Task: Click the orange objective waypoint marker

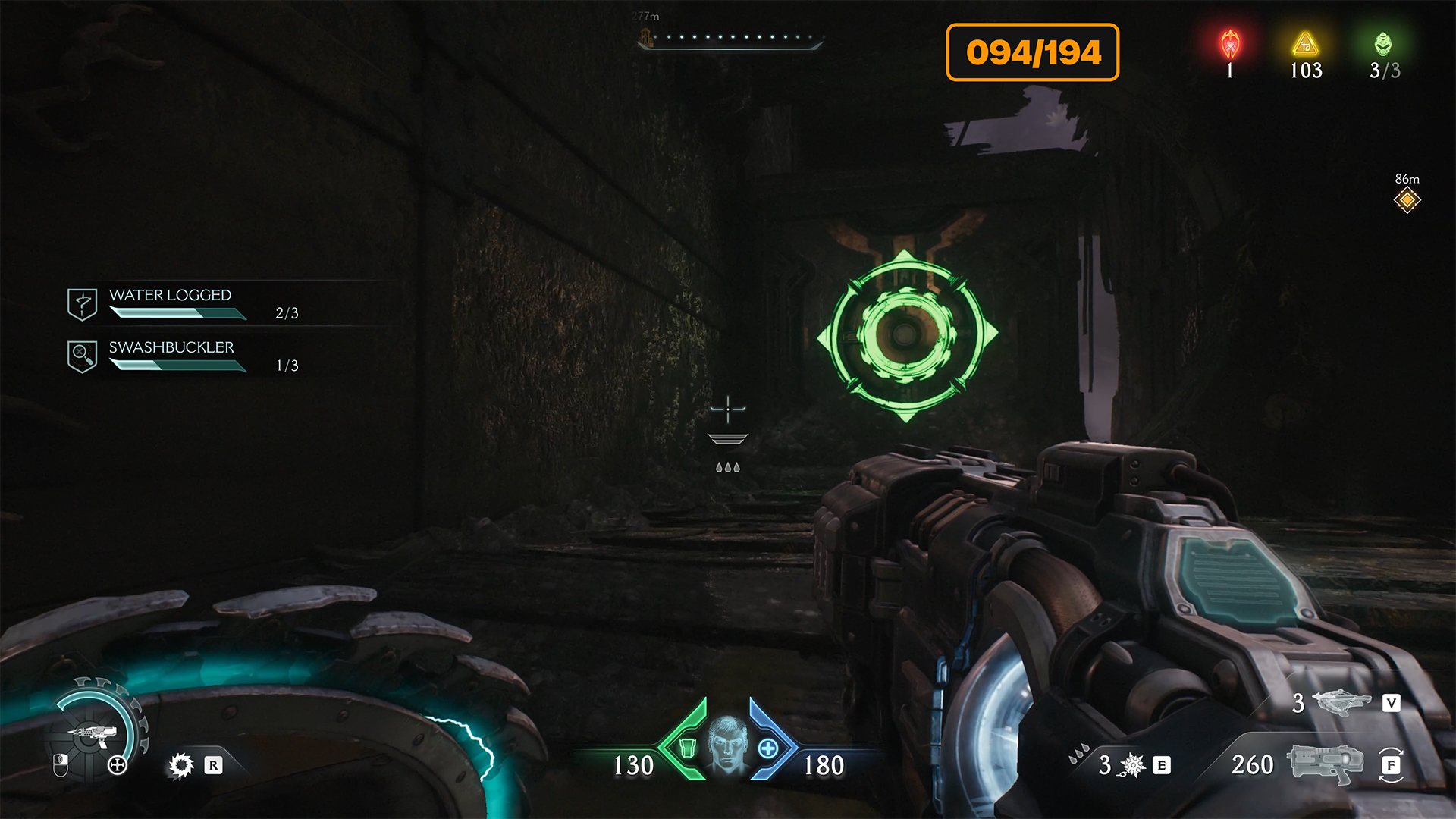Action: 1407,200
